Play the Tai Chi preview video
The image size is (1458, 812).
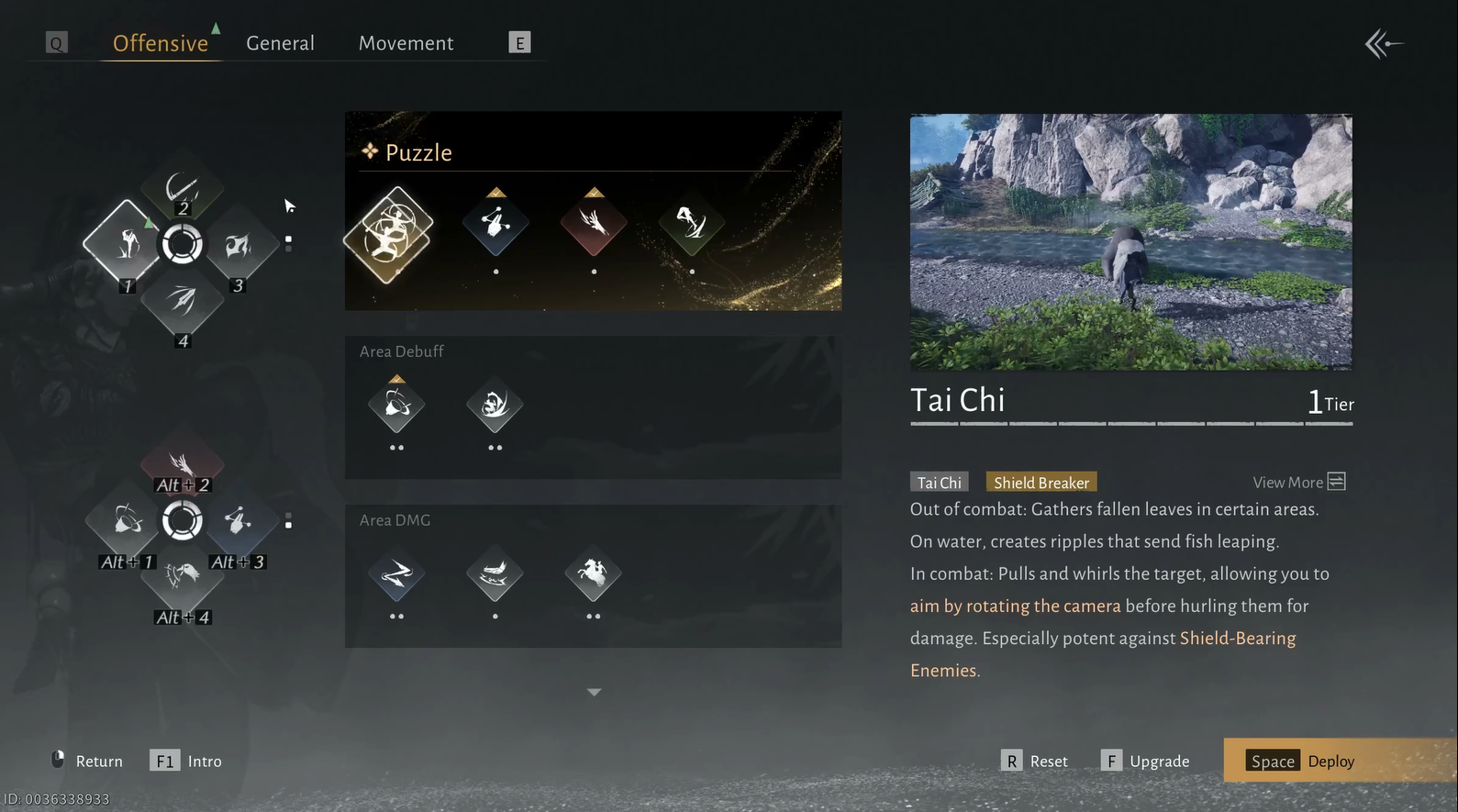coord(1130,242)
